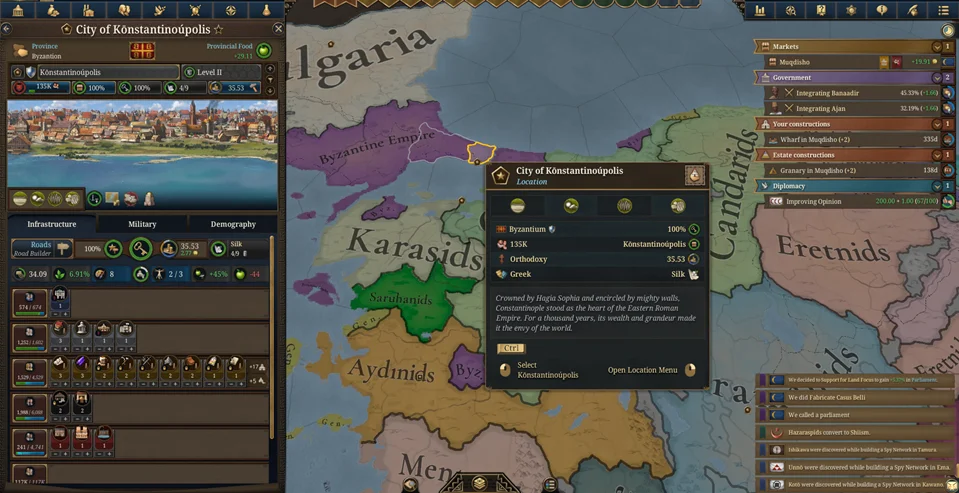Collapse the Markets outliner section
This screenshot has width=959, height=493.
pyautogui.click(x=937, y=47)
